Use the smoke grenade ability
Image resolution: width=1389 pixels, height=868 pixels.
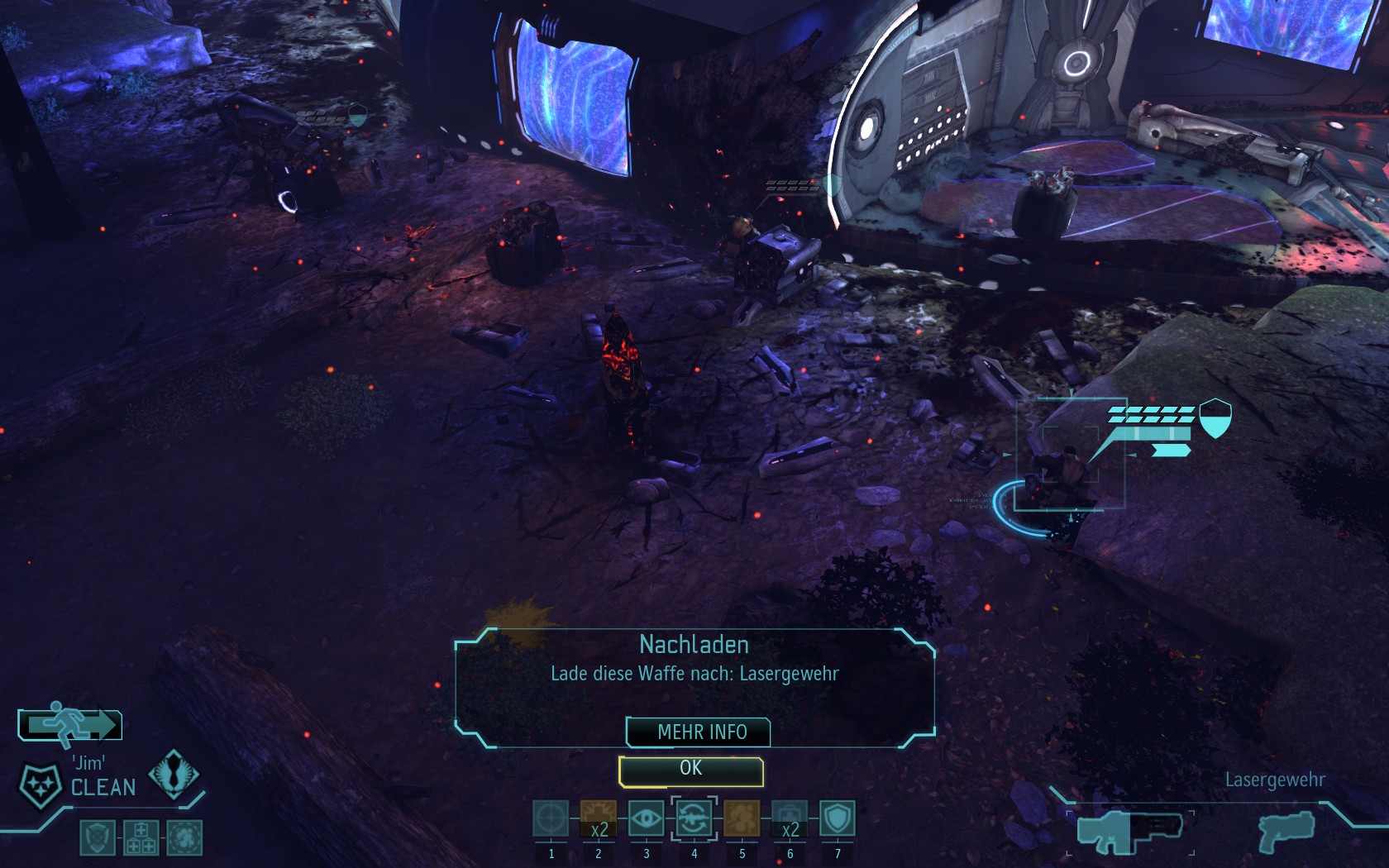pyautogui.click(x=742, y=818)
